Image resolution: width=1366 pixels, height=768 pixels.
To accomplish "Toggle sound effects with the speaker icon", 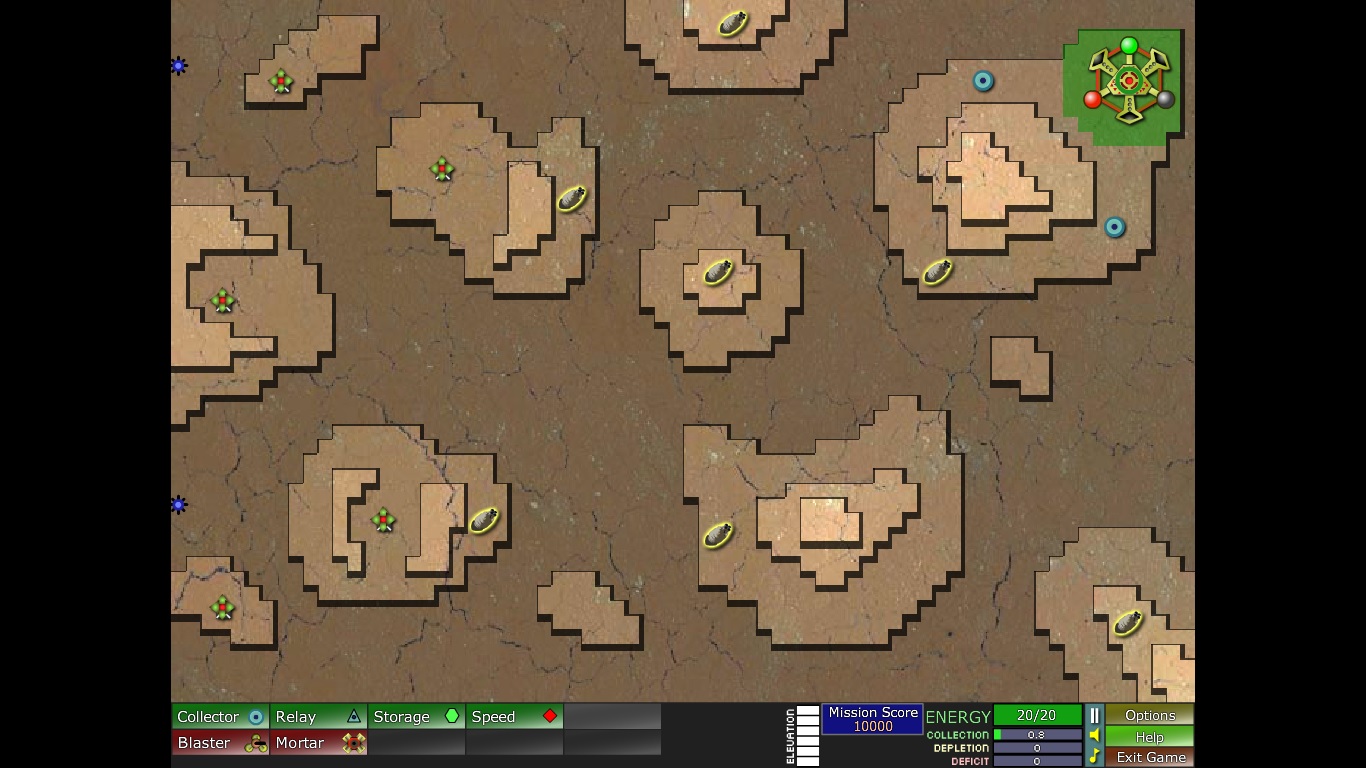I will 1094,736.
